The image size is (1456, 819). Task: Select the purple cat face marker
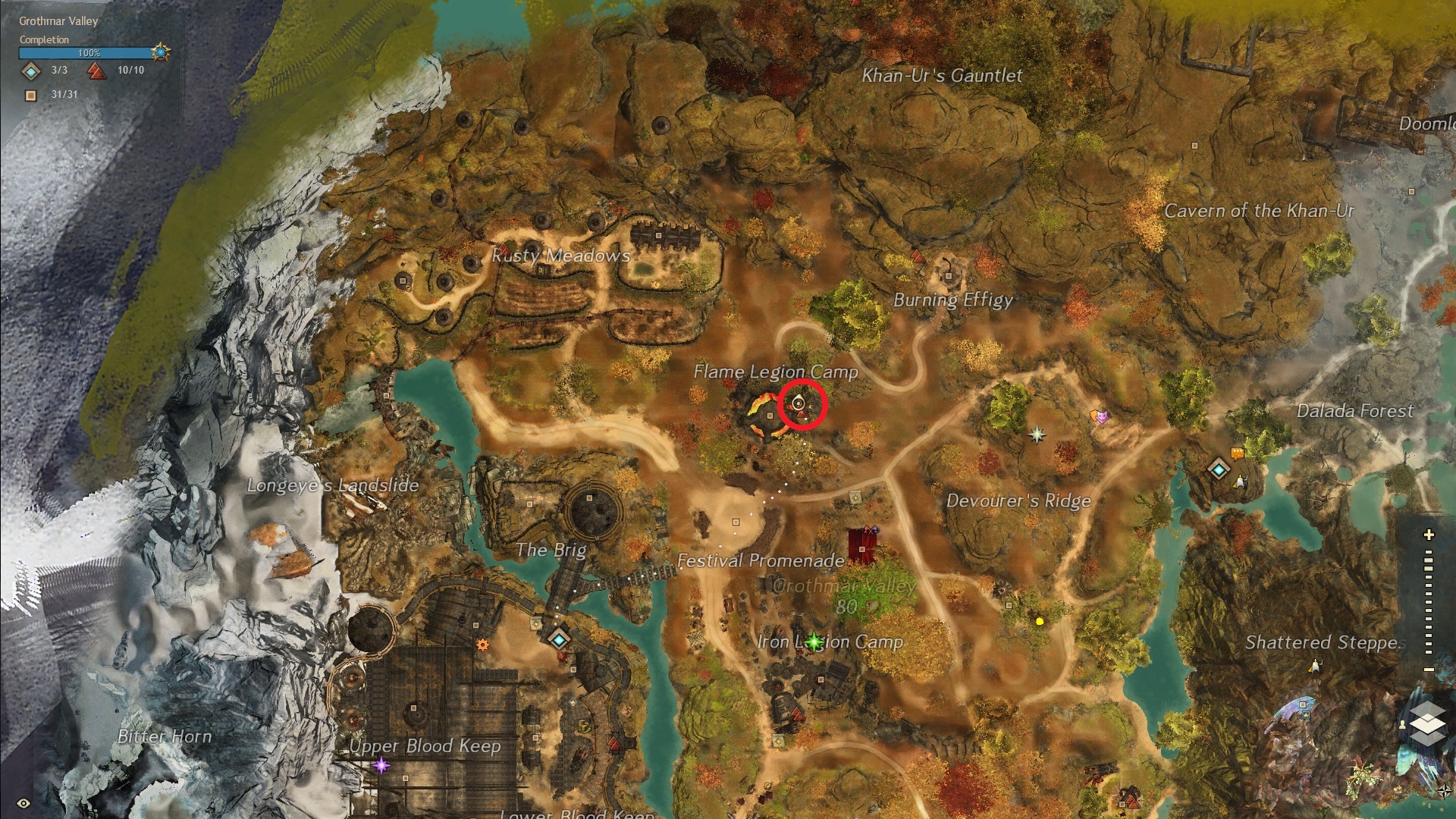[x=1103, y=416]
